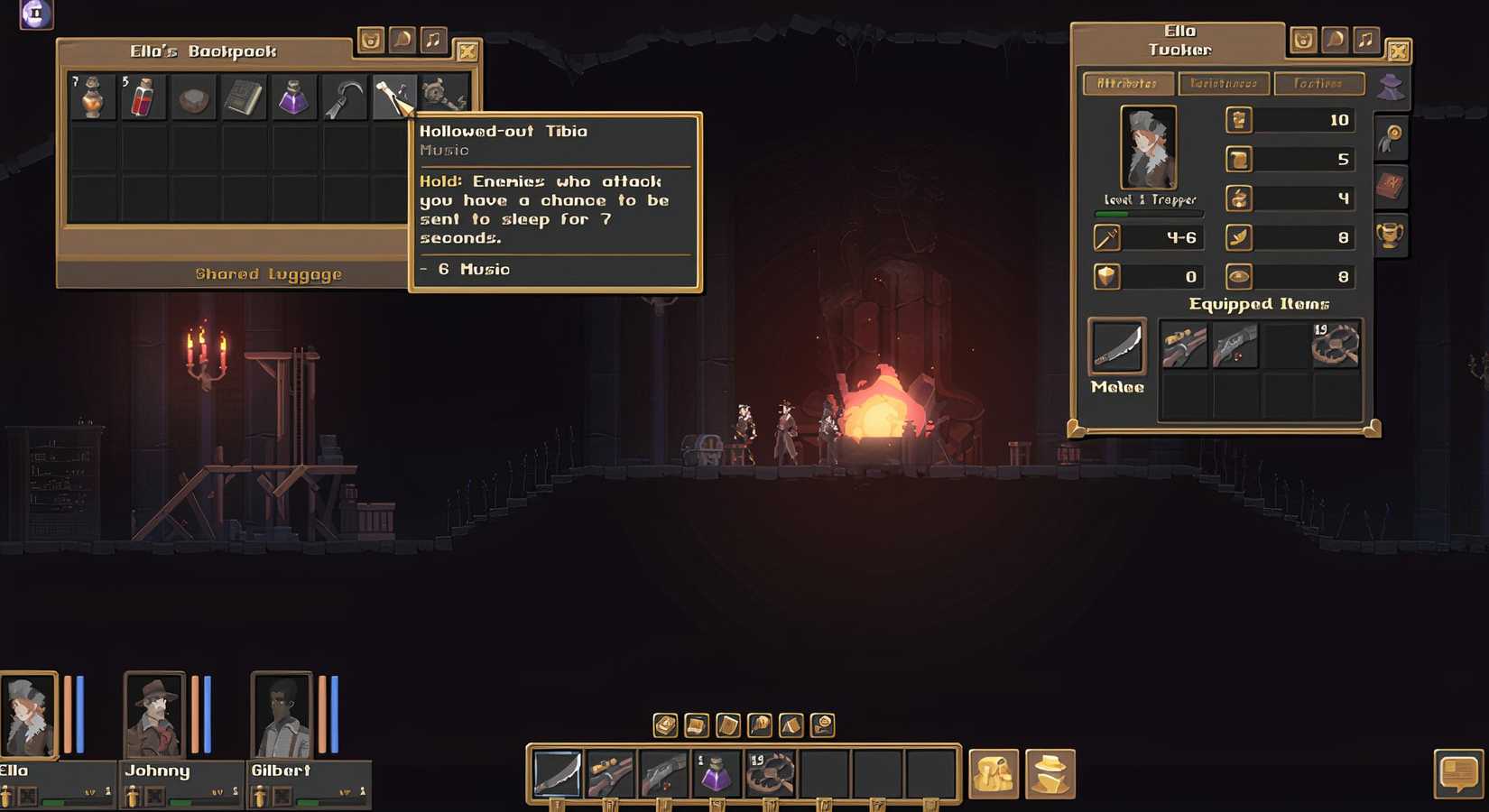Image resolution: width=1489 pixels, height=812 pixels.
Task: Close the Ella Tucker character sheet
Action: (1398, 51)
